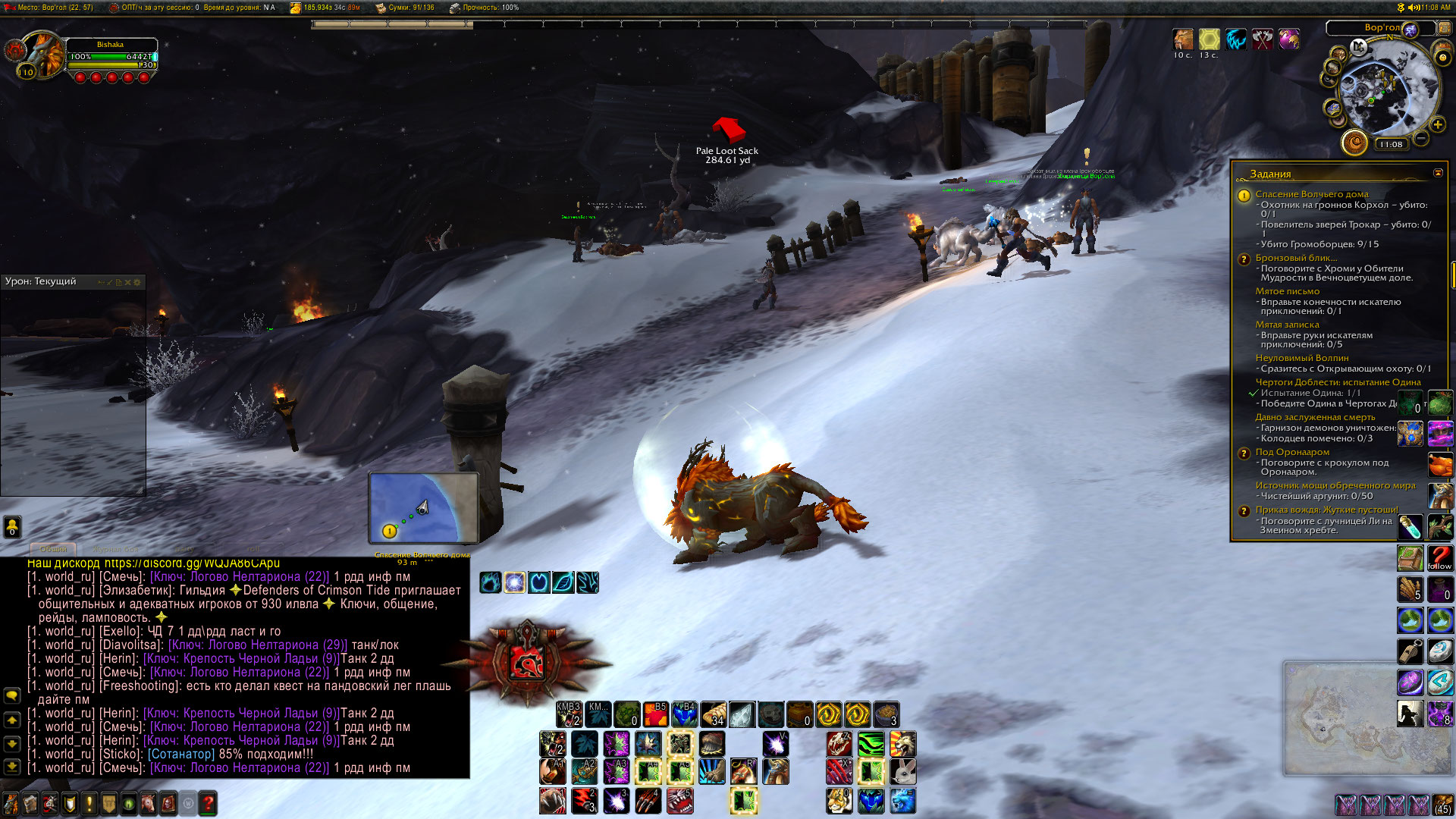The width and height of the screenshot is (1456, 819).
Task: Open the Журнал боя combat log tab
Action: tap(115, 548)
